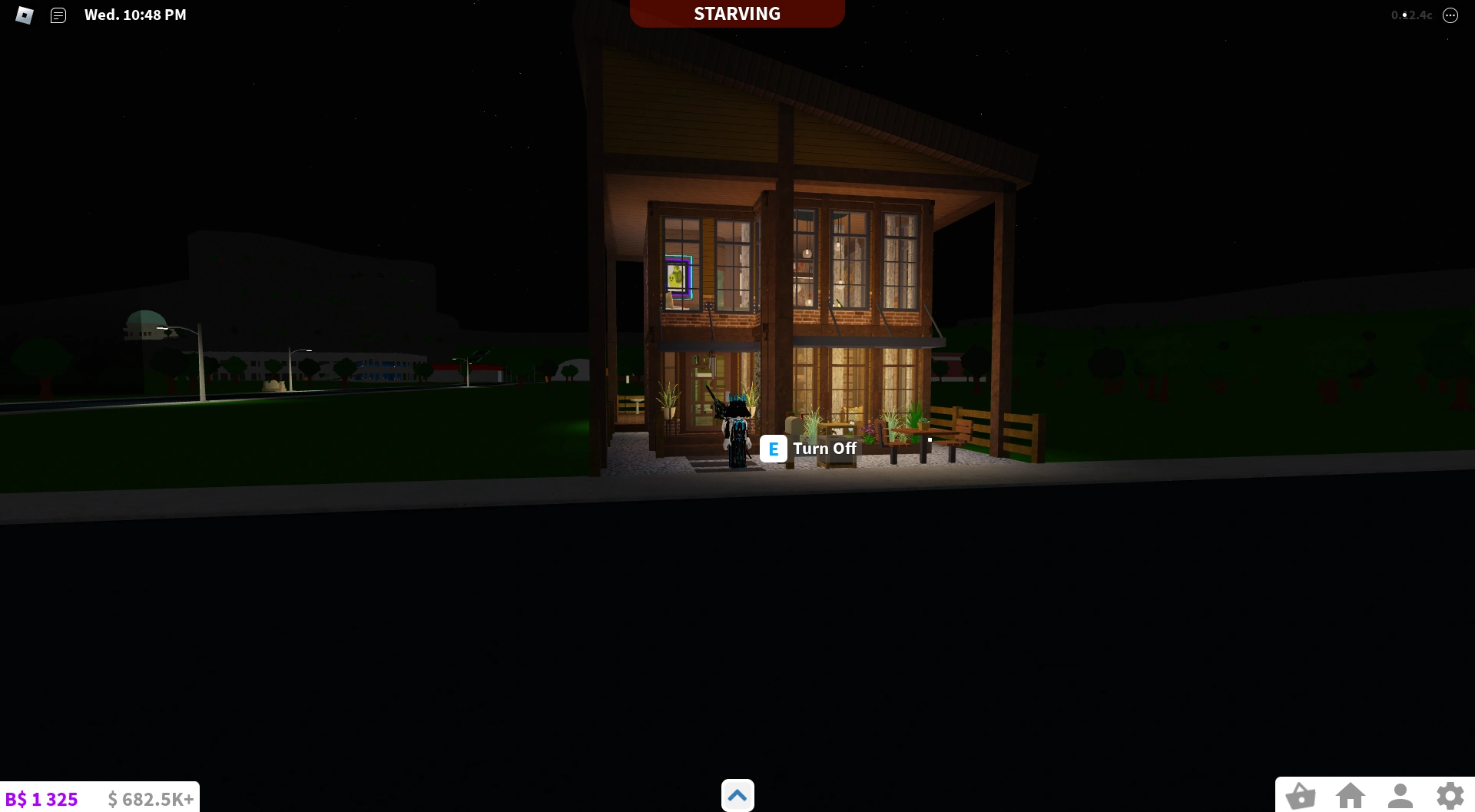1475x812 pixels.
Task: Open the character/player profile icon
Action: [1401, 797]
